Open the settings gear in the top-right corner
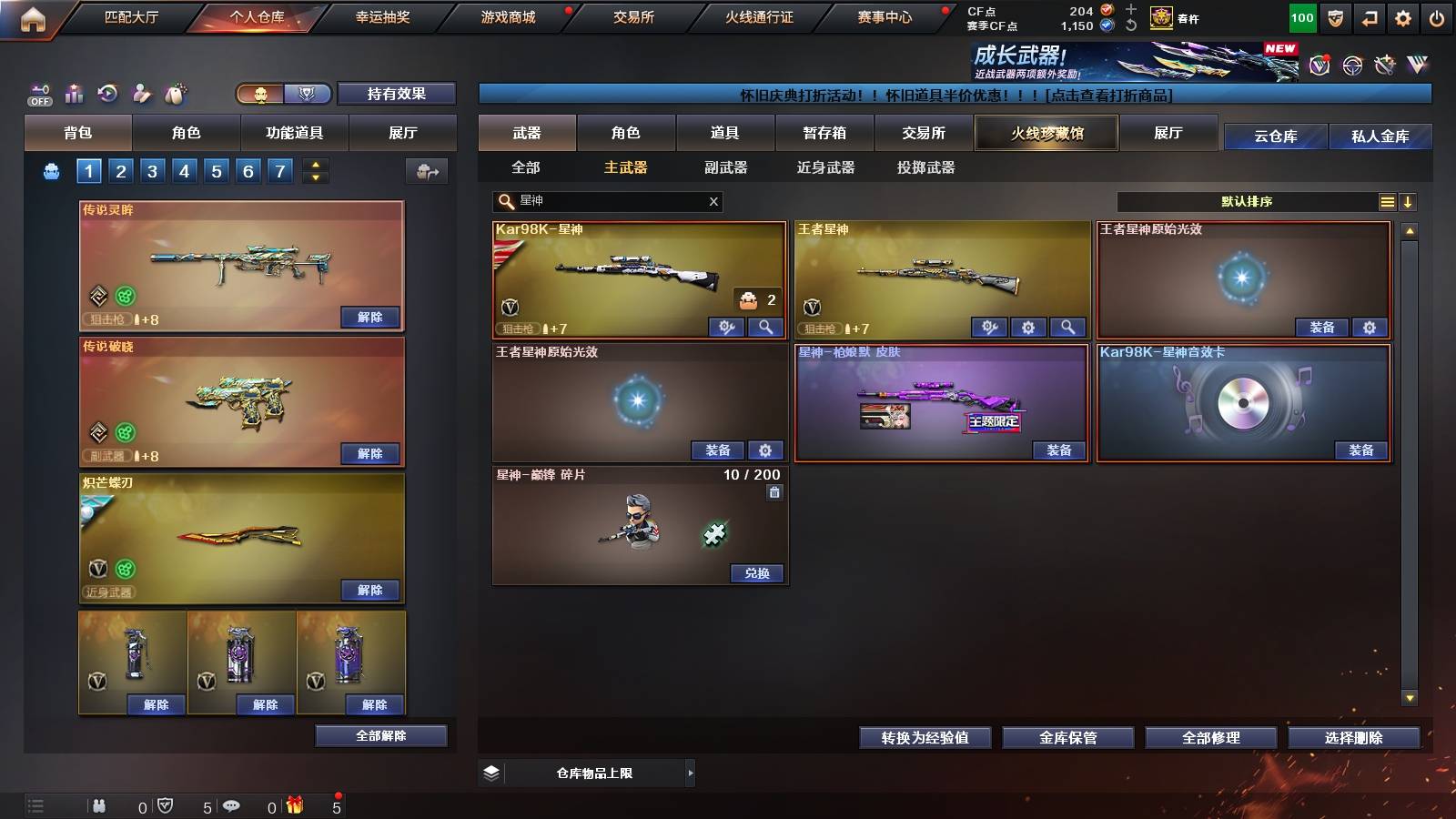The image size is (1456, 819). click(1403, 16)
